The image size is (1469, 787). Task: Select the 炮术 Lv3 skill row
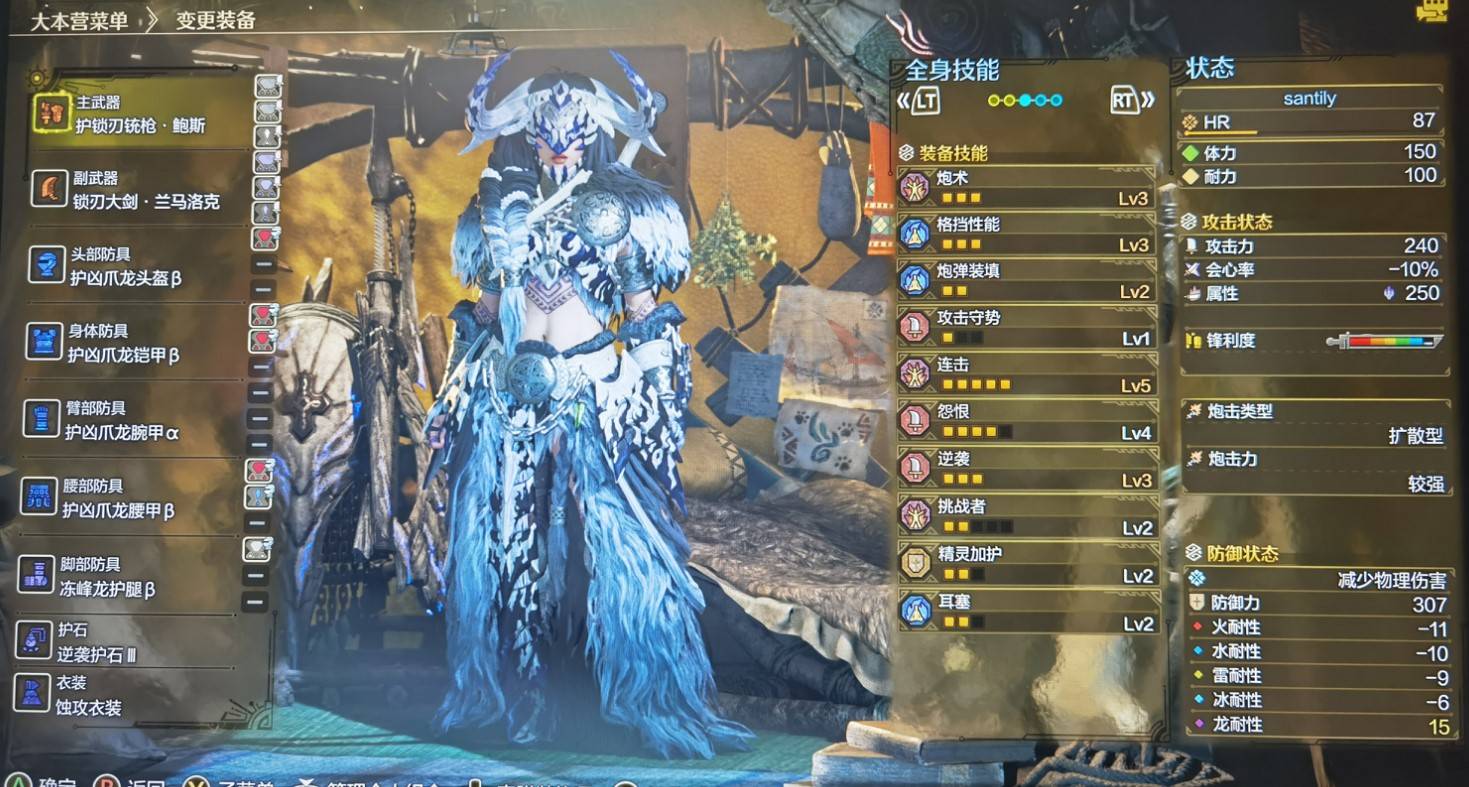click(x=1027, y=188)
